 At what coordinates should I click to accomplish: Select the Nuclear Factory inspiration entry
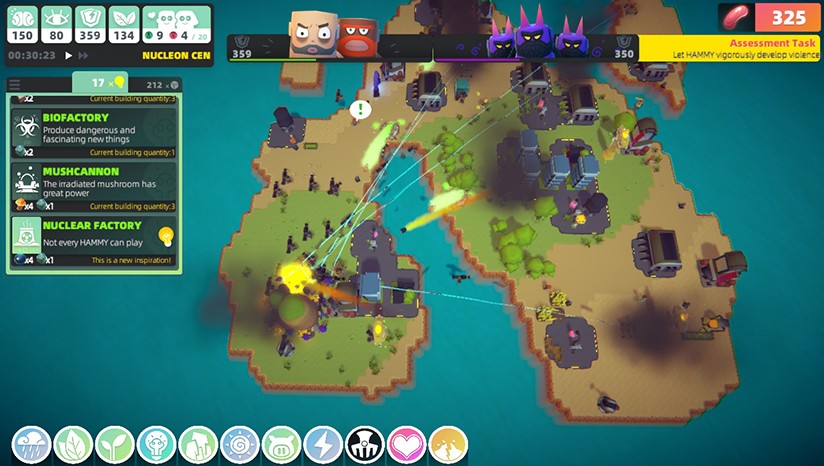[94, 241]
